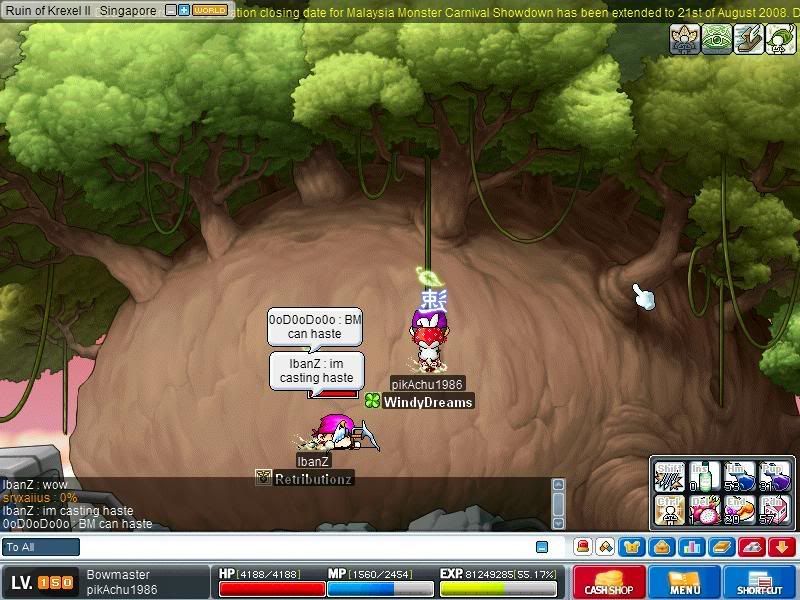Open the skill book icon

(721, 547)
